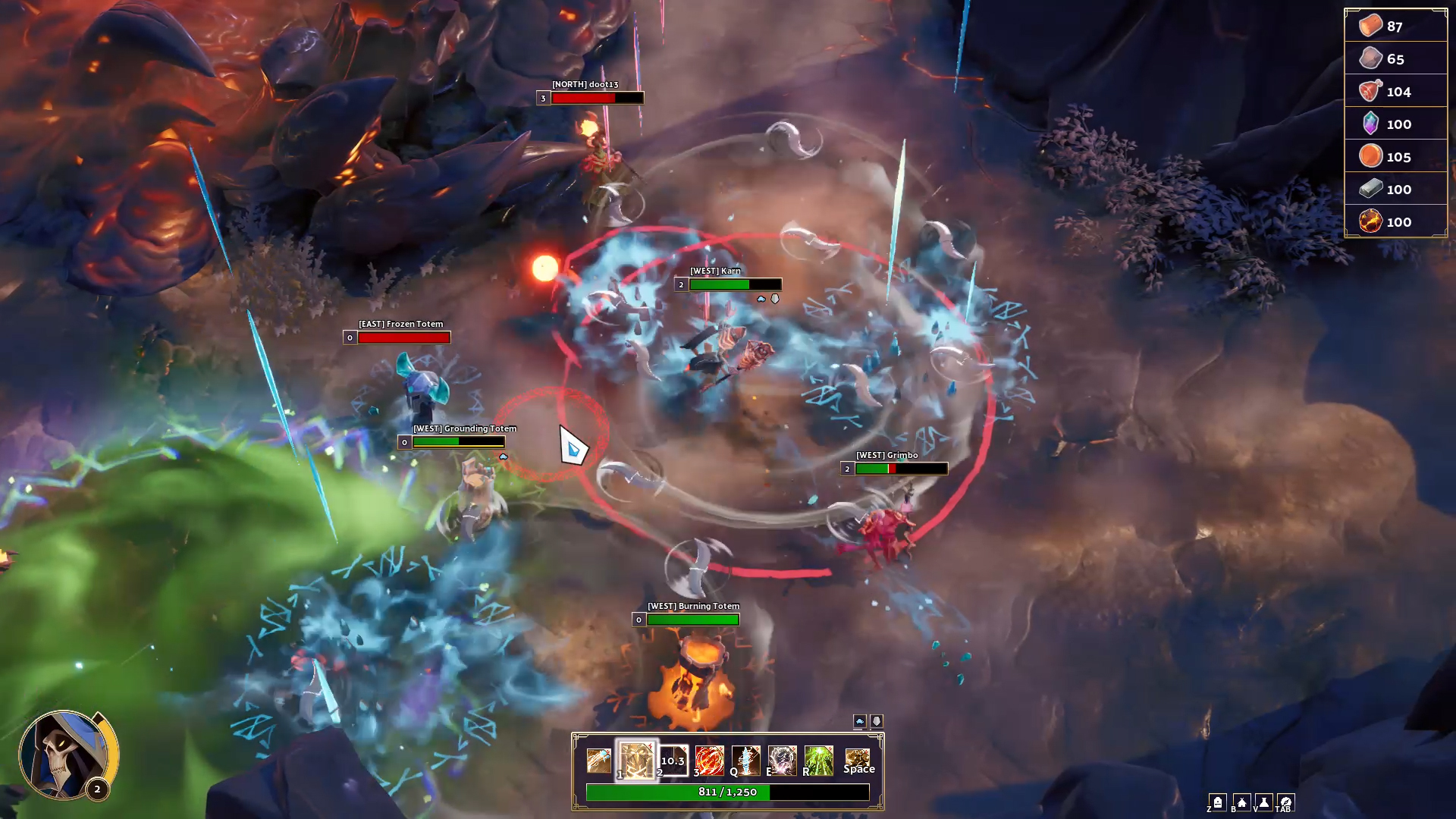
Task: Open the backpack inventory button
Action: [x=1218, y=802]
